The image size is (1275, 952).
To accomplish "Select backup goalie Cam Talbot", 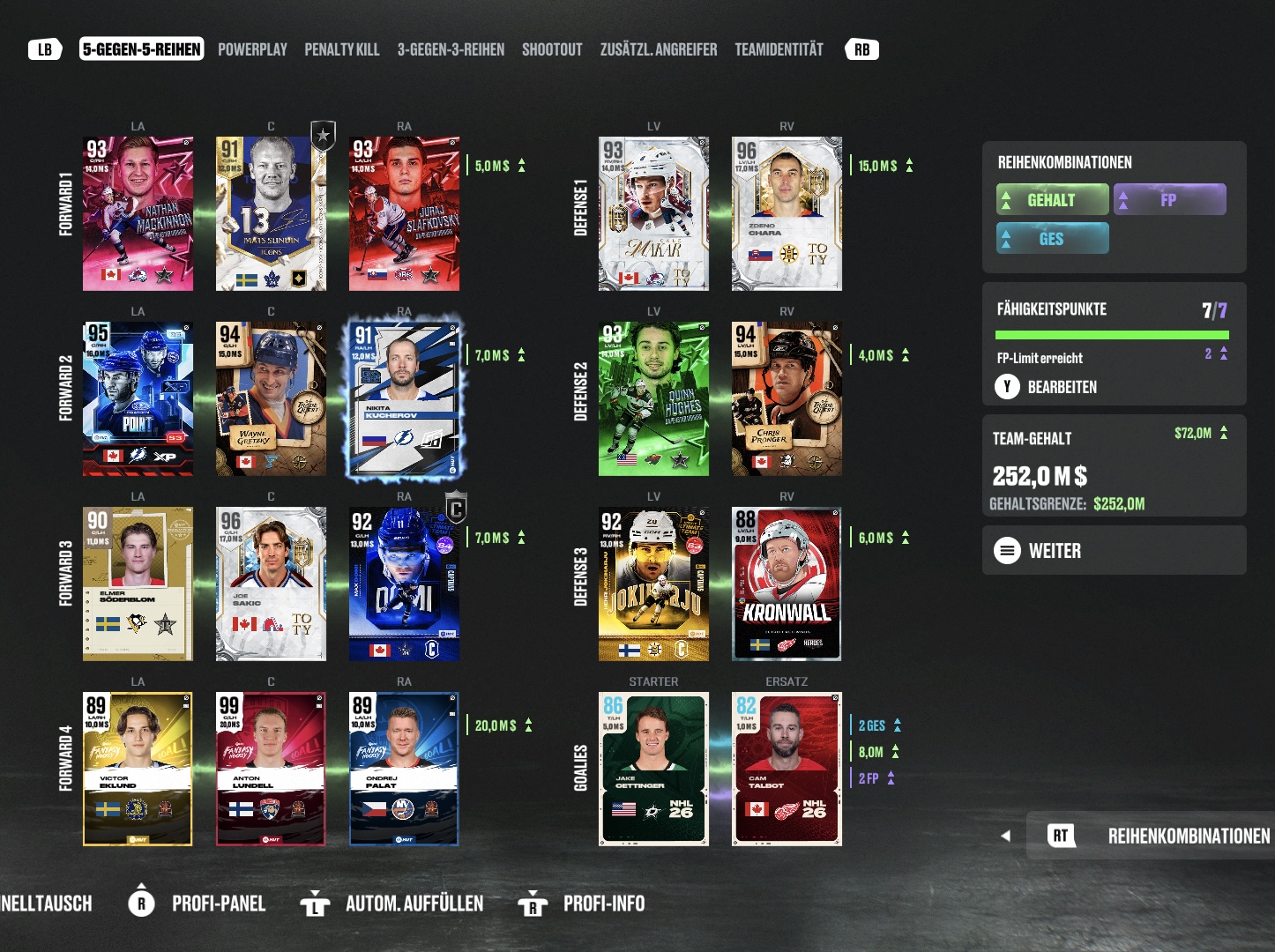I will [x=787, y=769].
